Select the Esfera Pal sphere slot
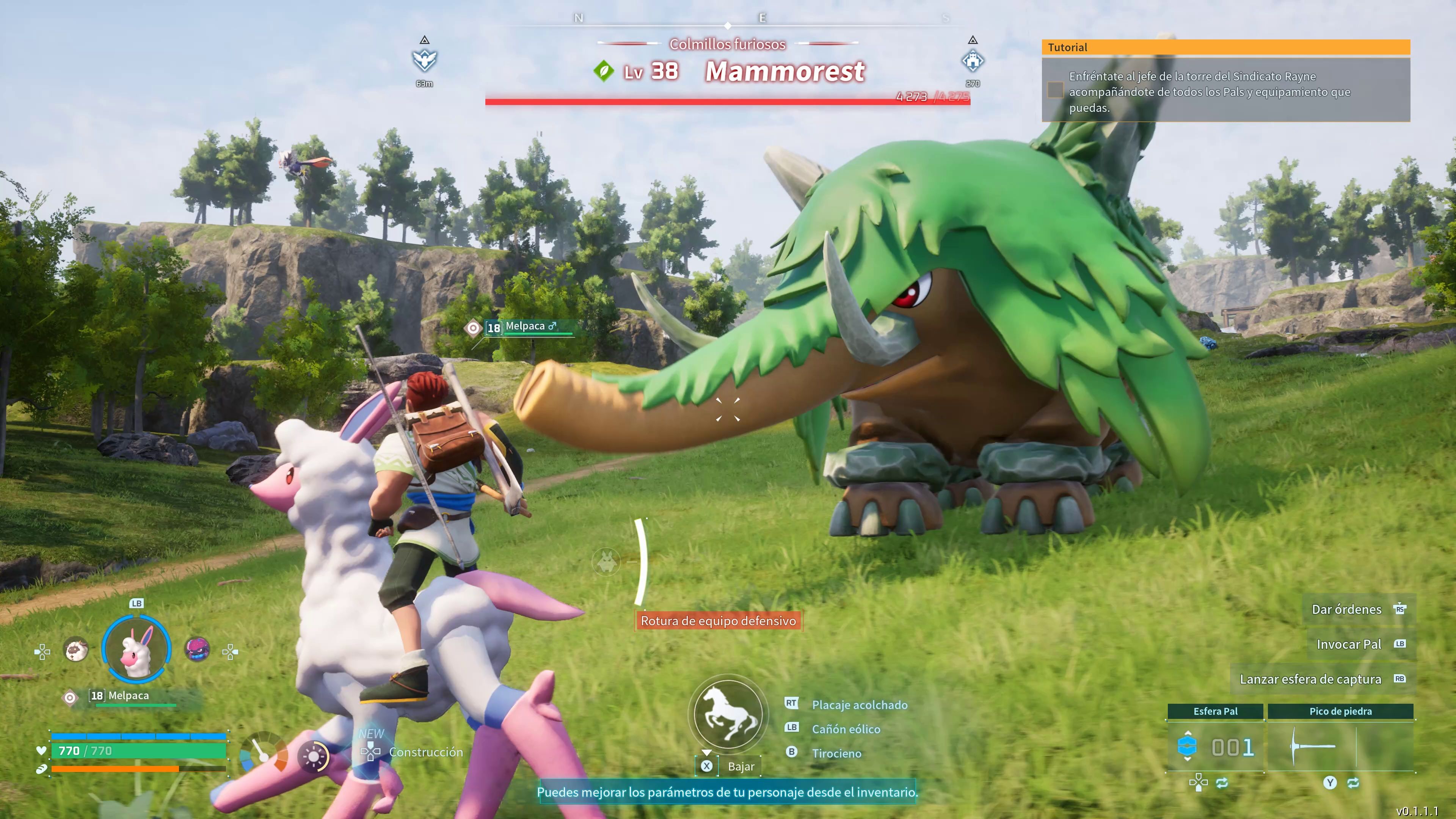Image resolution: width=1456 pixels, height=819 pixels. (1215, 746)
